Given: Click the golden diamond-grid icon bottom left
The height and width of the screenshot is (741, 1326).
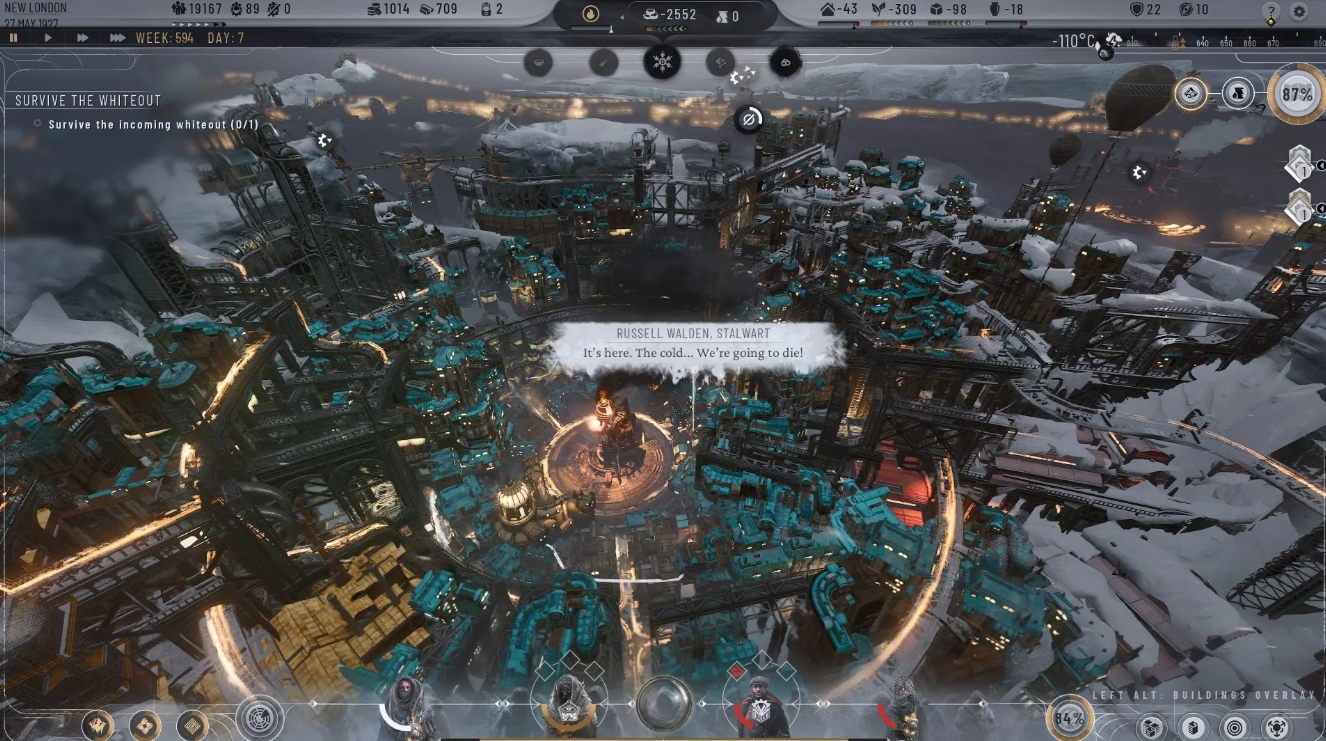Looking at the screenshot, I should click(x=192, y=725).
